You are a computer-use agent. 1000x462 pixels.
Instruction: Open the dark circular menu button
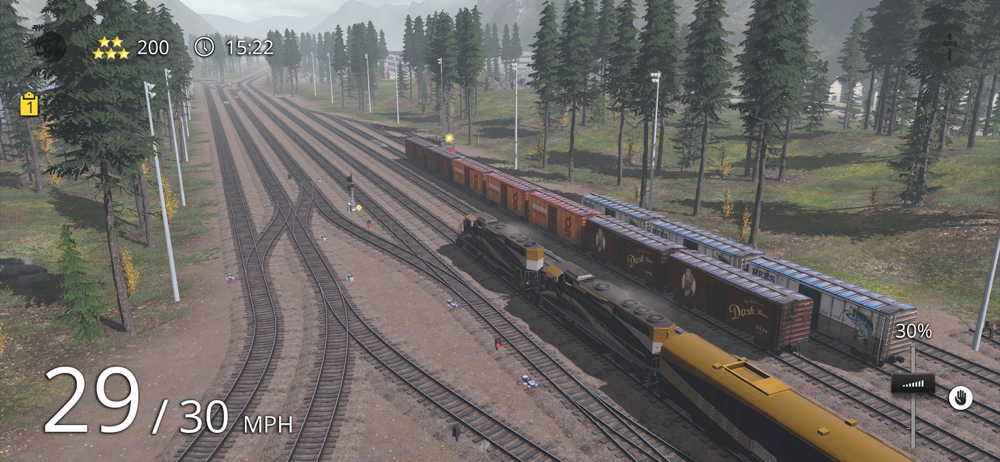tap(50, 46)
